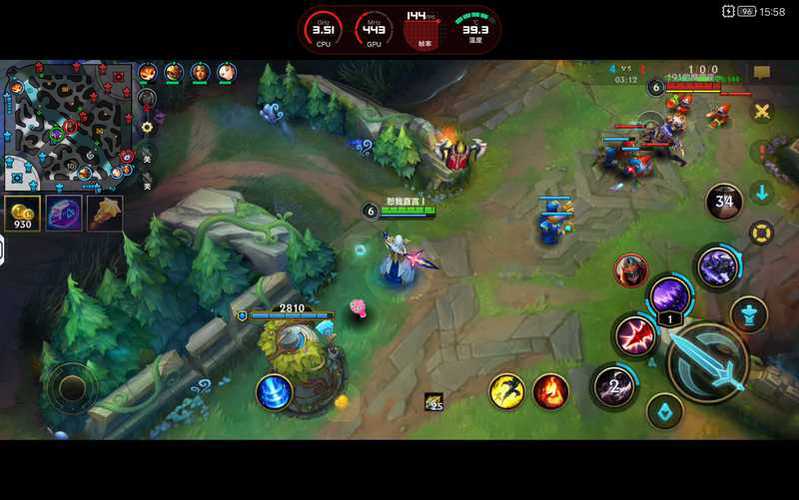Open the chat speech-bubble button

[x=762, y=73]
